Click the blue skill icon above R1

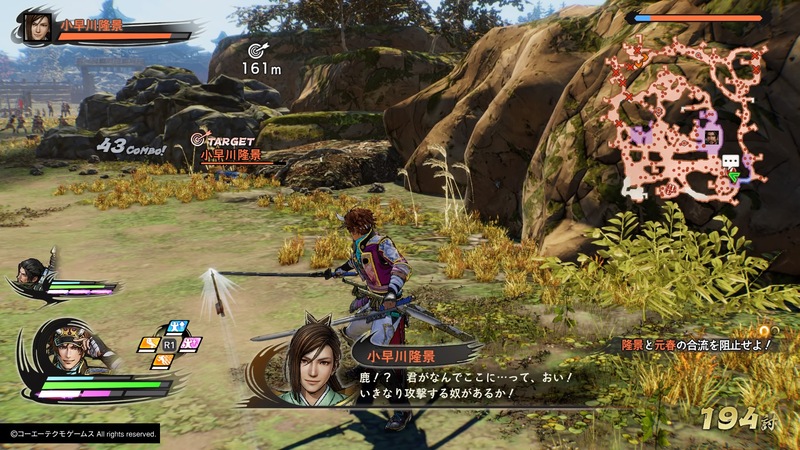point(176,326)
